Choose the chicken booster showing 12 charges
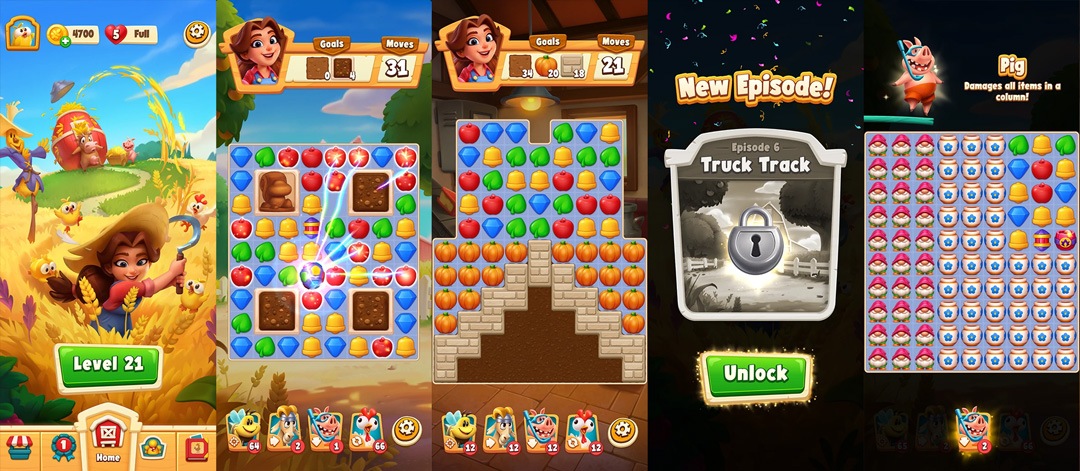The width and height of the screenshot is (1080, 471). point(582,430)
